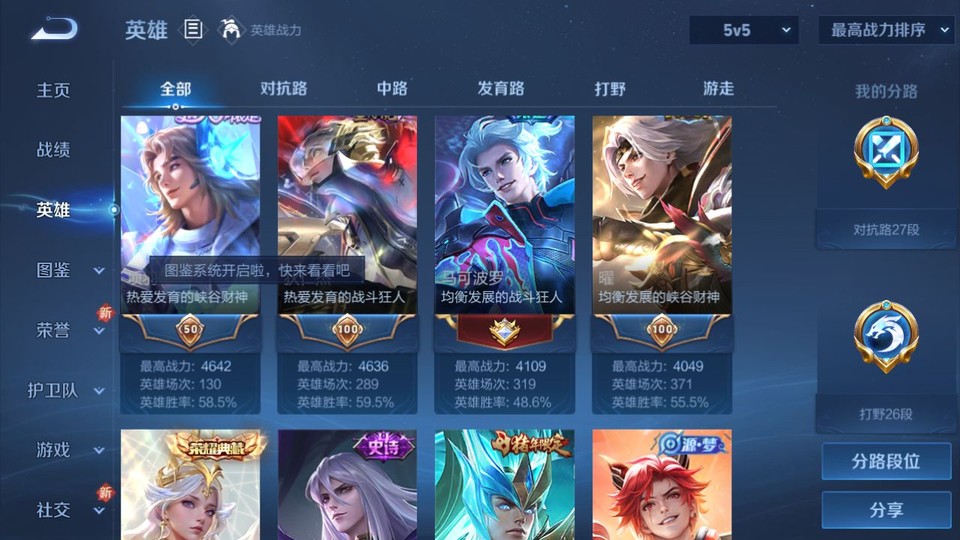960x540 pixels.
Task: Open the 主页 sidebar entry
Action: [x=54, y=90]
